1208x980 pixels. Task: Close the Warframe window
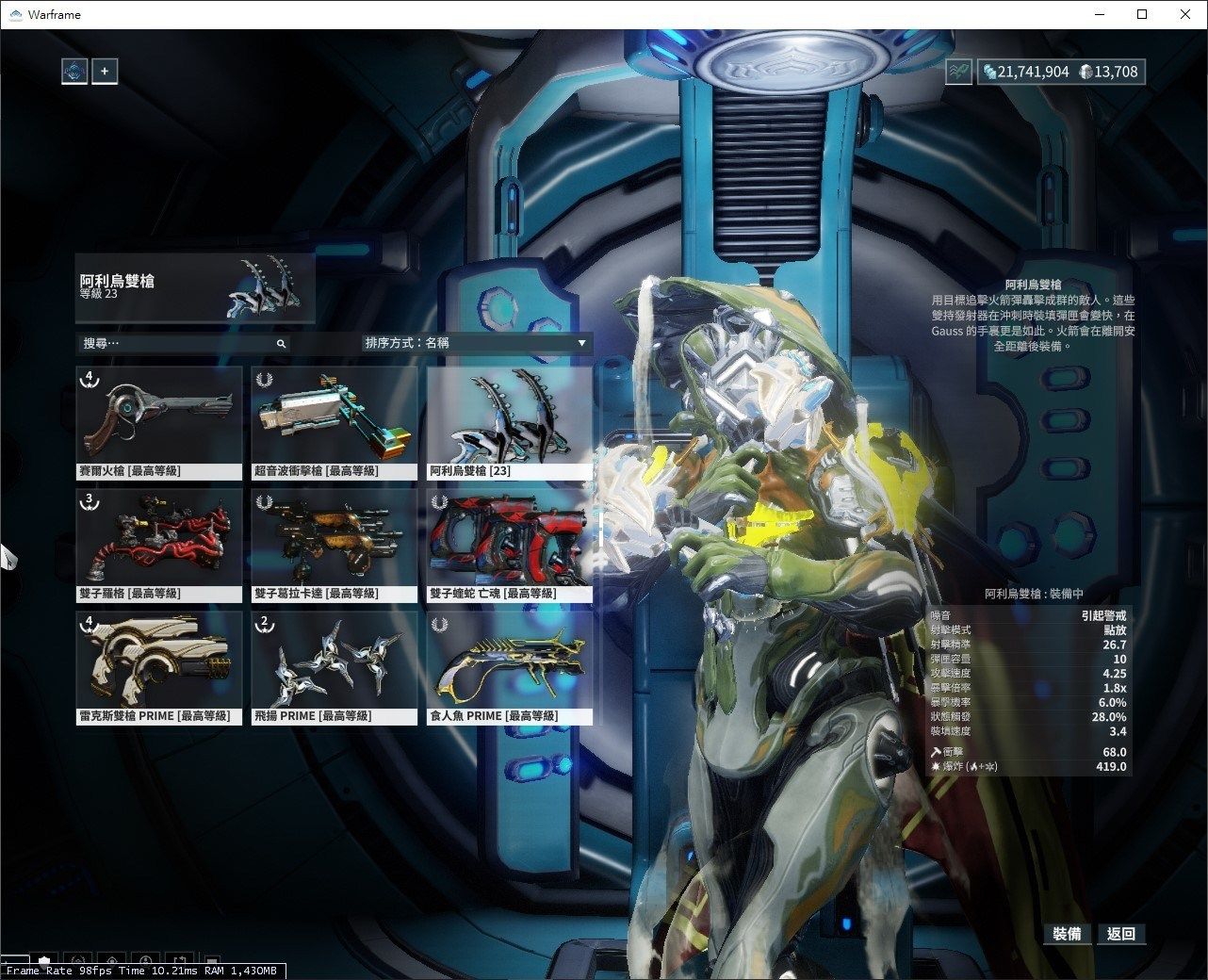[1185, 14]
